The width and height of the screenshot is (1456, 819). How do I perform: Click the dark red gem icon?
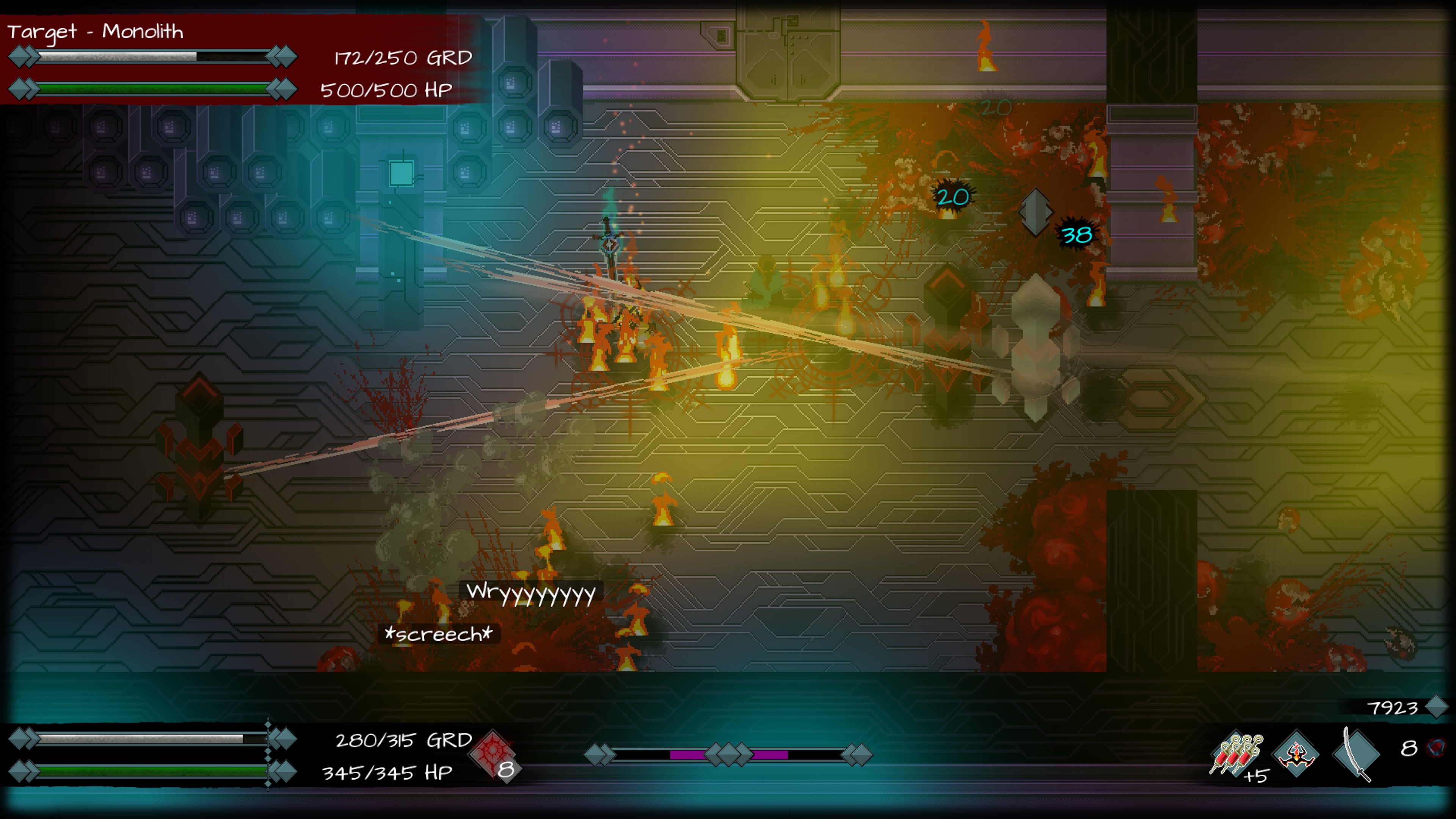point(1437,748)
